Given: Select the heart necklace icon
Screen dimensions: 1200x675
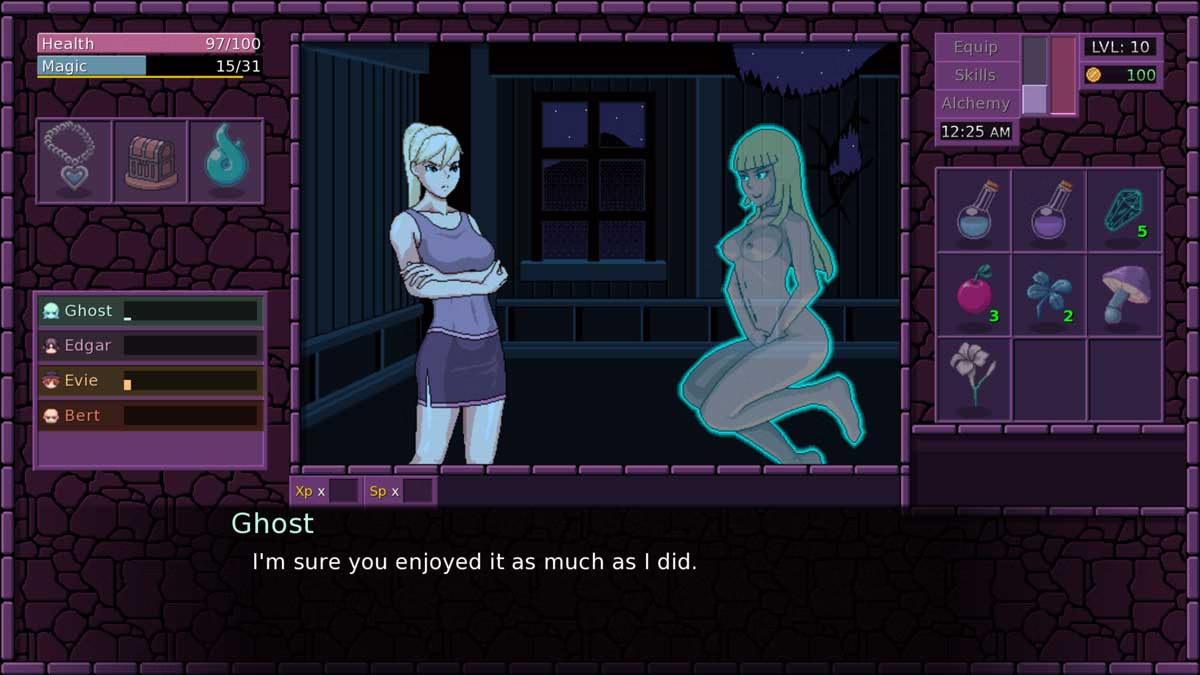Looking at the screenshot, I should (x=74, y=161).
